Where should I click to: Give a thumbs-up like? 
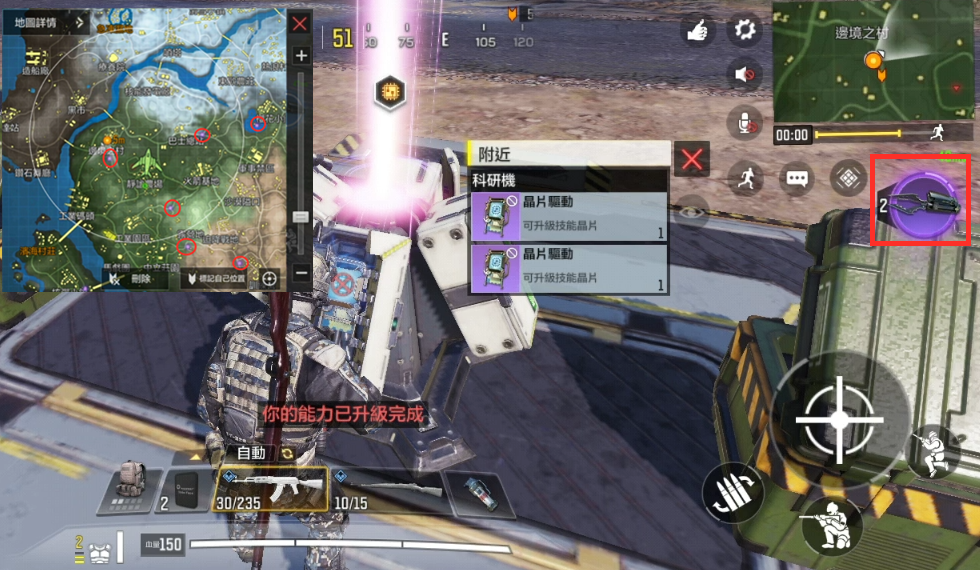coord(697,30)
